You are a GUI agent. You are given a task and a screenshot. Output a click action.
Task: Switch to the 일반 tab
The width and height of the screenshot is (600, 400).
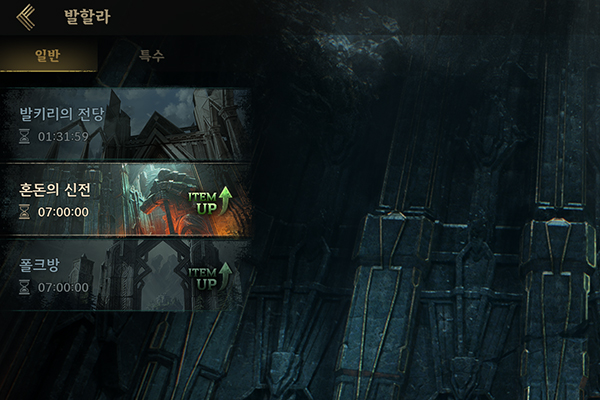pyautogui.click(x=48, y=56)
